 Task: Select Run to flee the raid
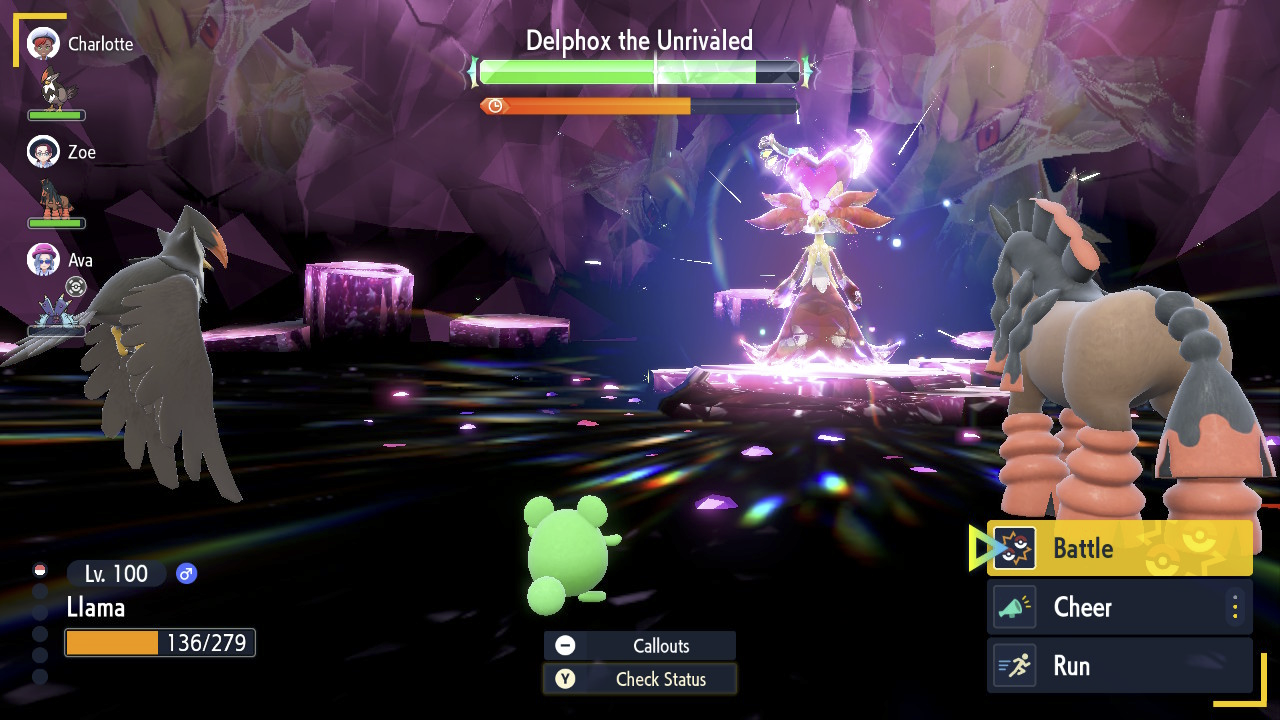pos(1119,666)
